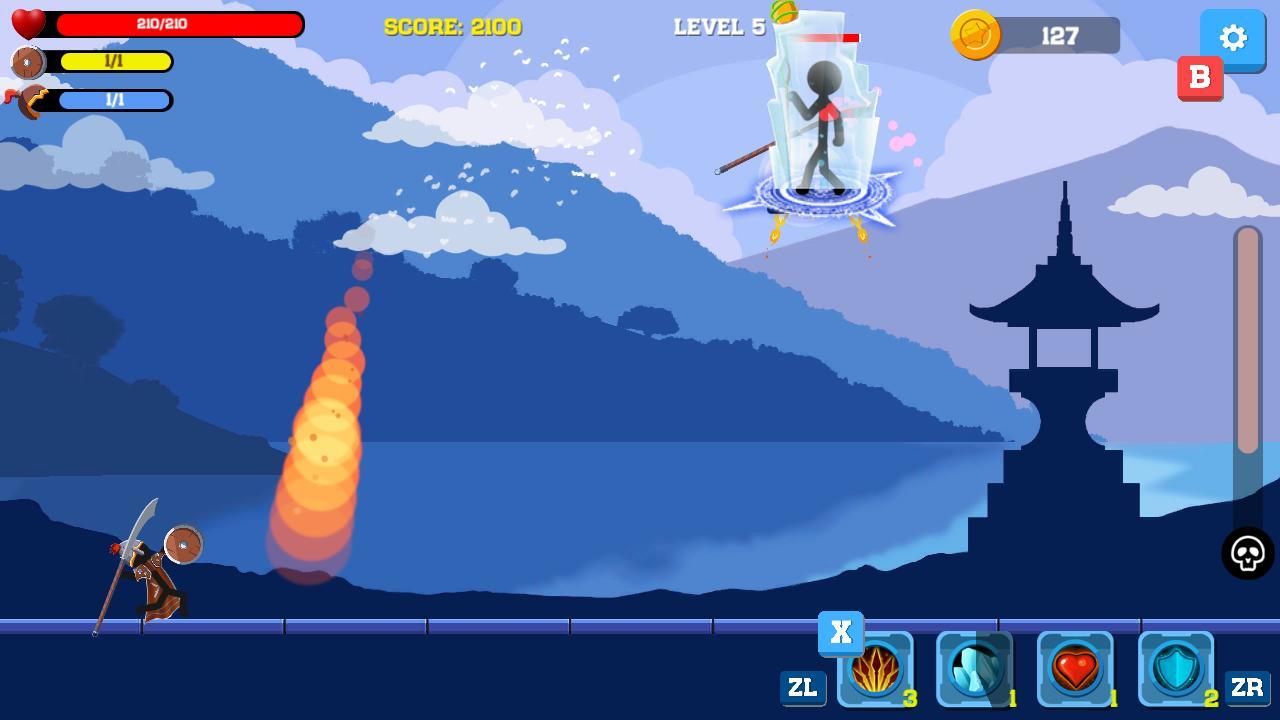This screenshot has height=720, width=1280.
Task: Click the weapon icon beside blue bar
Action: (27, 100)
